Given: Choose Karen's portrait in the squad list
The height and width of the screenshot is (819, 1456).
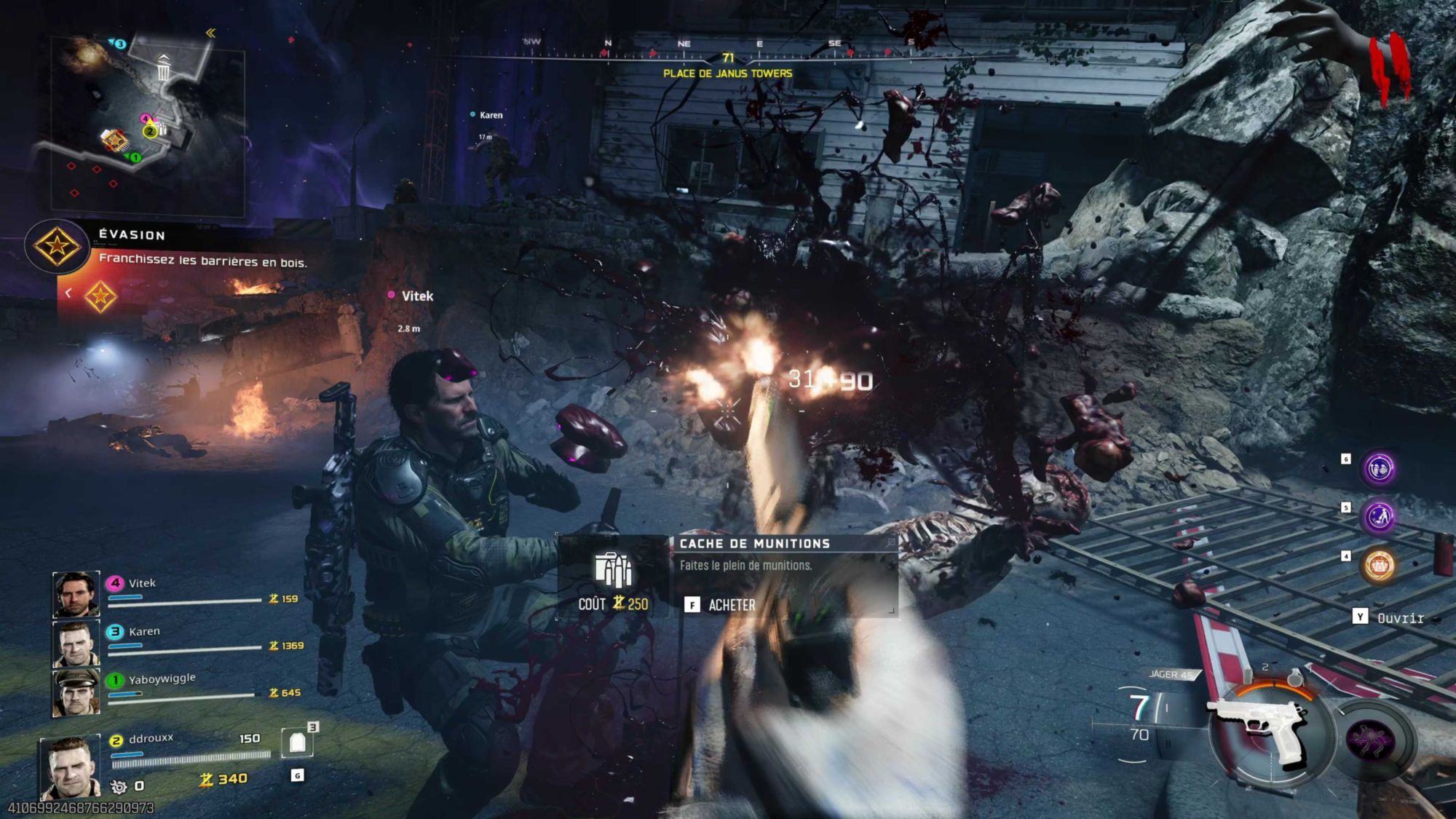Looking at the screenshot, I should (76, 643).
